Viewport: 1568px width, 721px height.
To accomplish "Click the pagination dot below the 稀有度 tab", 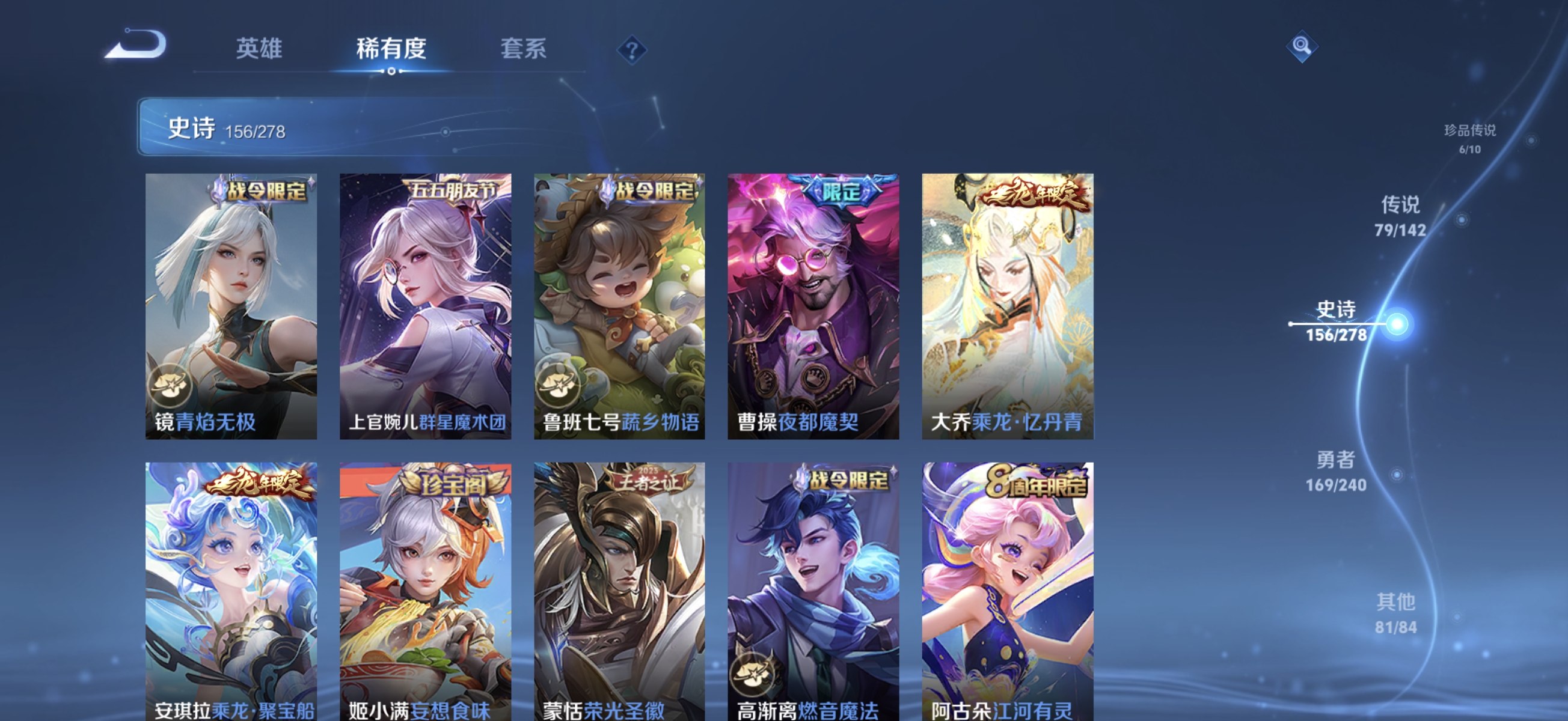I will point(393,71).
